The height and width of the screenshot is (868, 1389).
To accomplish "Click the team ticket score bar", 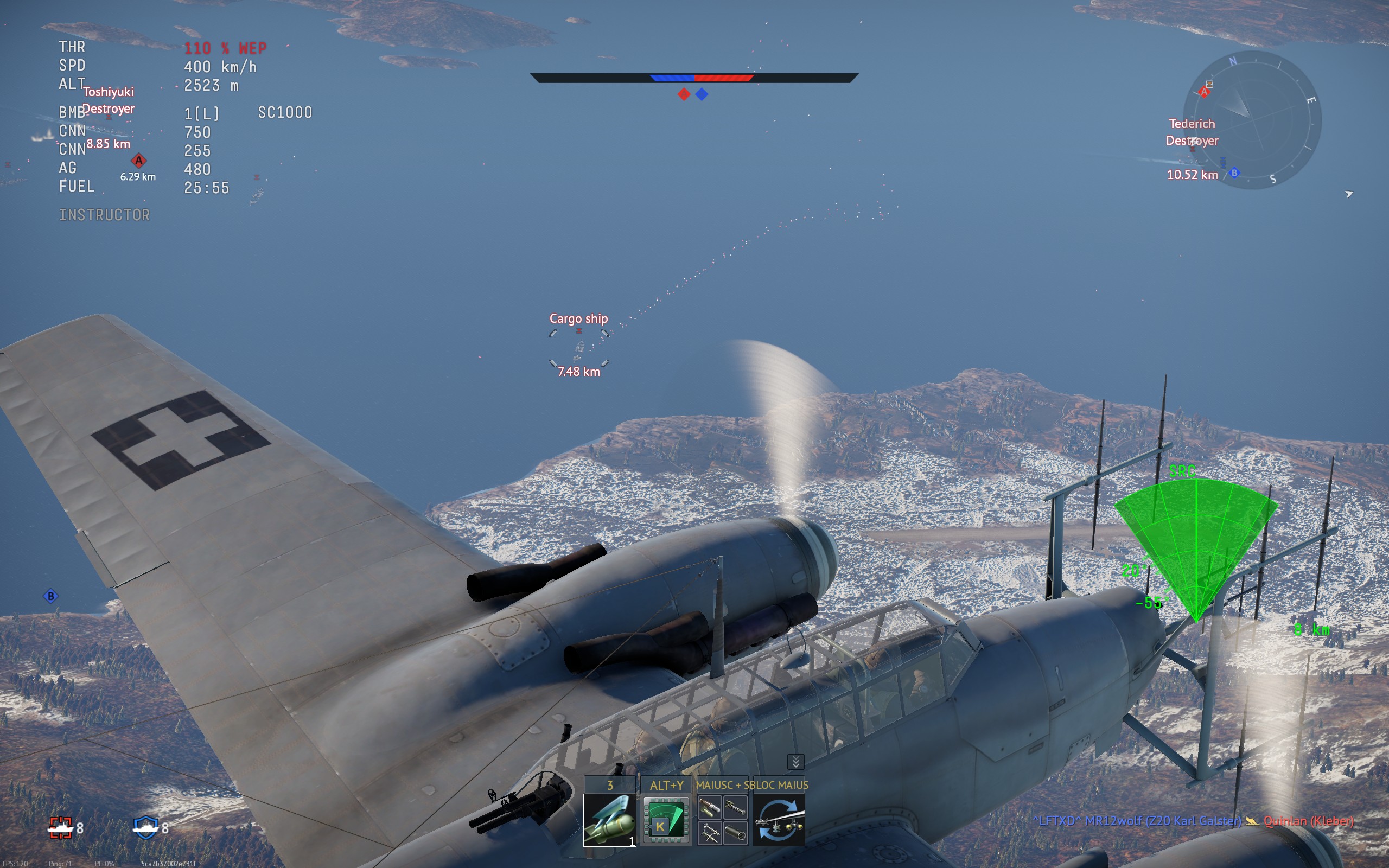I will (694, 78).
